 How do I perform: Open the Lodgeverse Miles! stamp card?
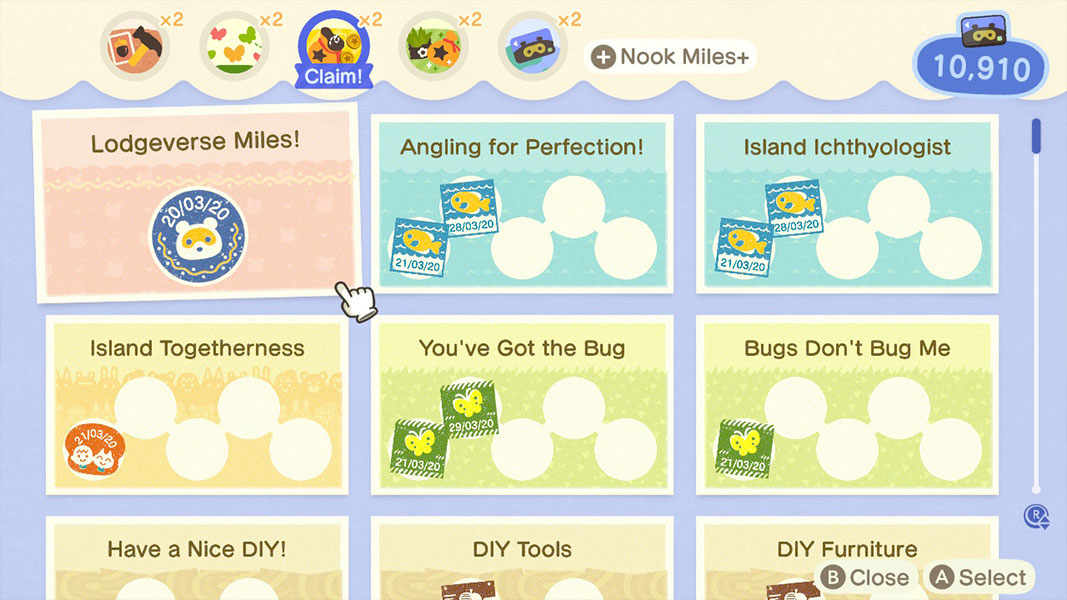195,203
